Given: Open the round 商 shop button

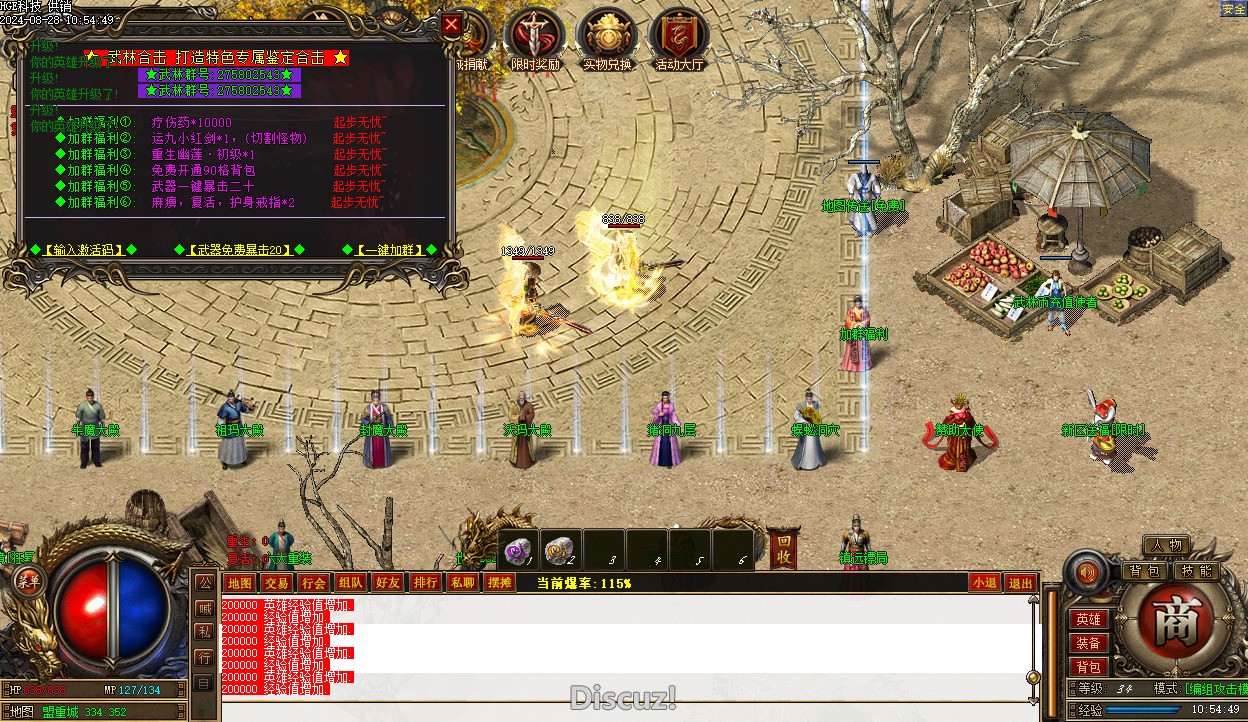Looking at the screenshot, I should click(1166, 624).
